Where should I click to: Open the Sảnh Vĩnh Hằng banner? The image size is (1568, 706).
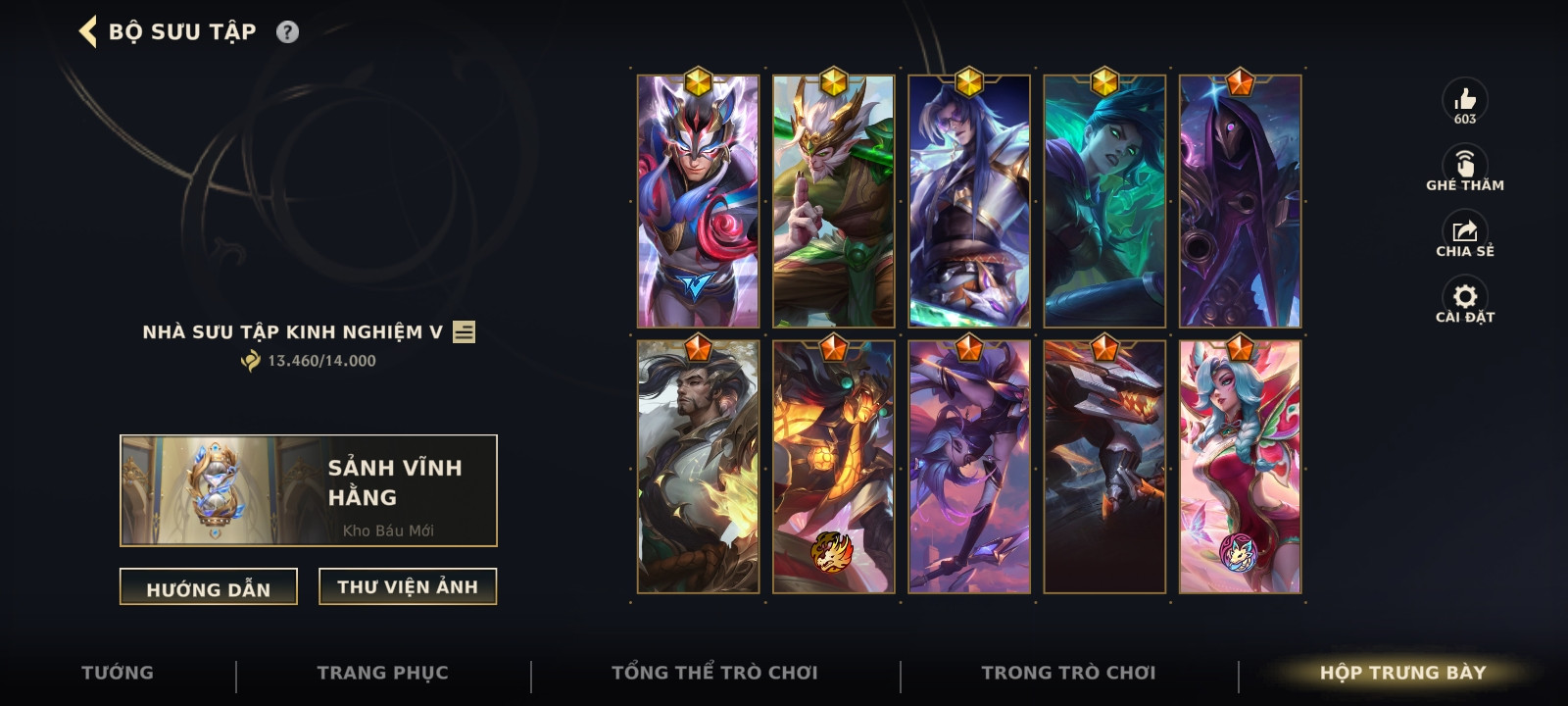coord(309,490)
